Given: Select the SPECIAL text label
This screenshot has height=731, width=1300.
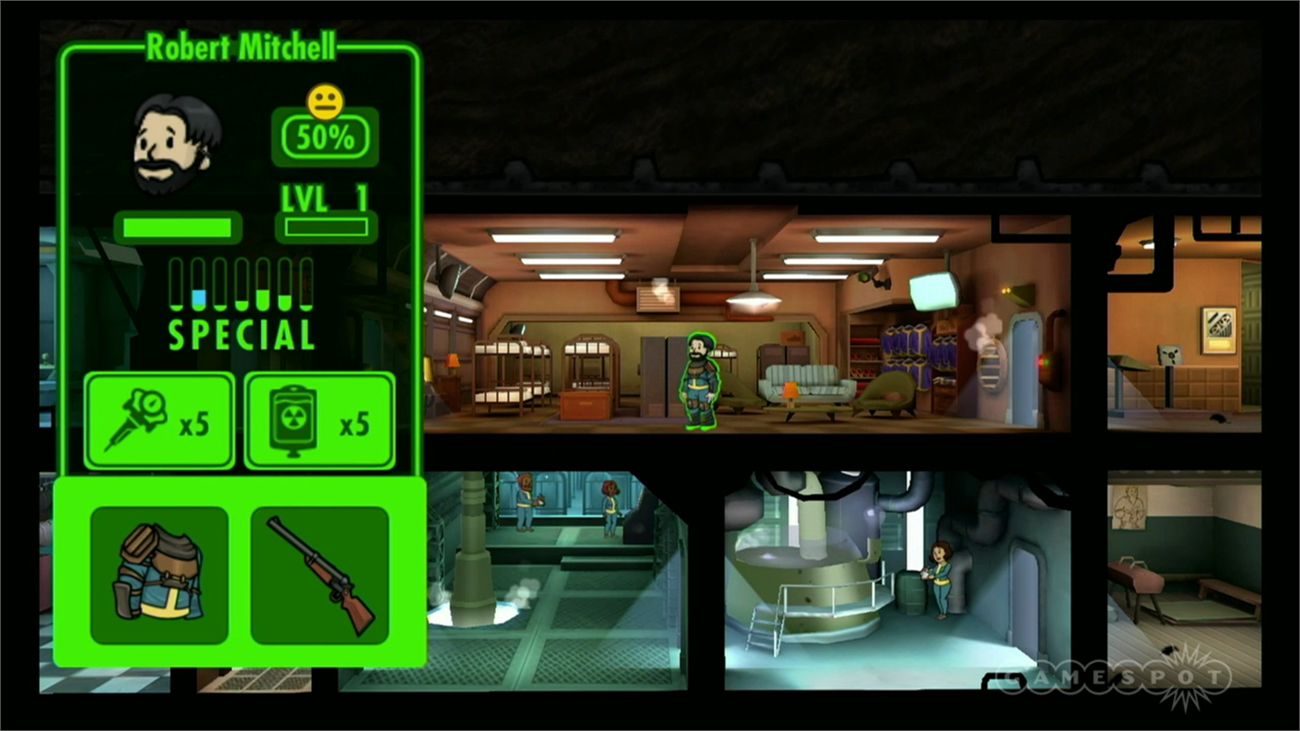Looking at the screenshot, I should point(238,338).
